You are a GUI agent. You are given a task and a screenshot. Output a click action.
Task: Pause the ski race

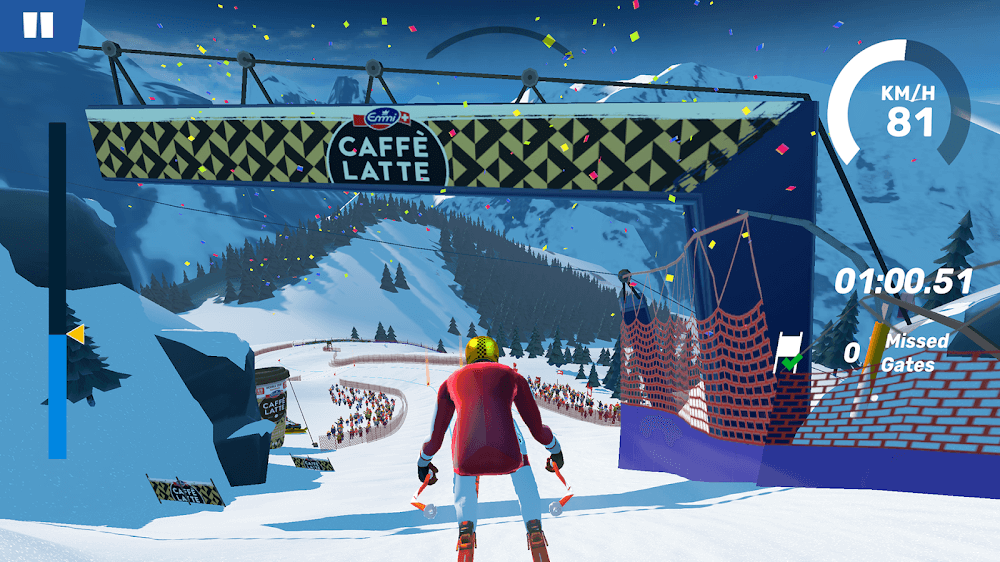coord(38,24)
